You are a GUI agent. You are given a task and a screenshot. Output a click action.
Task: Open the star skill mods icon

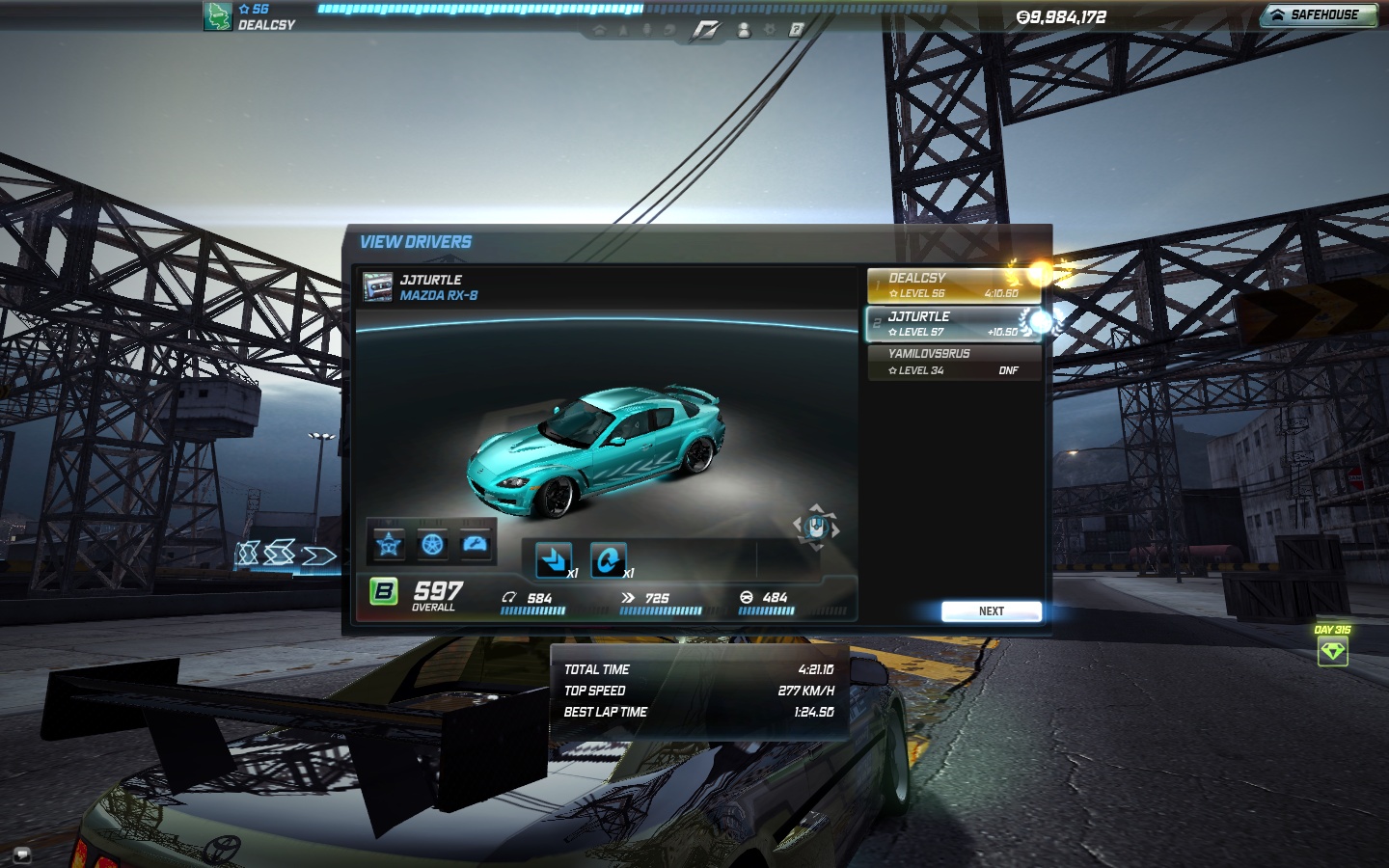point(389,545)
